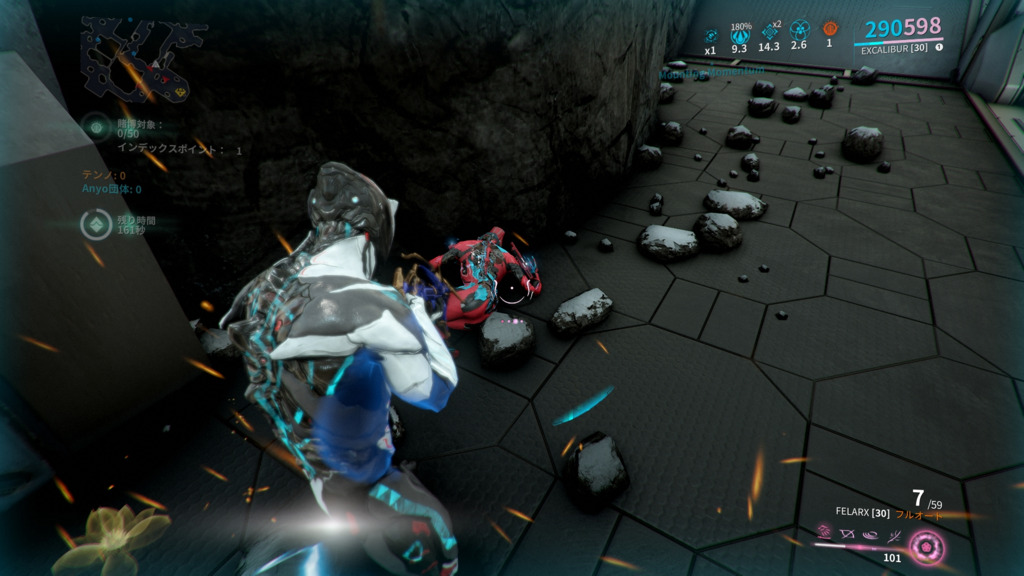This screenshot has width=1024, height=576.
Task: Select the 180% power strength buff icon
Action: coord(740,34)
